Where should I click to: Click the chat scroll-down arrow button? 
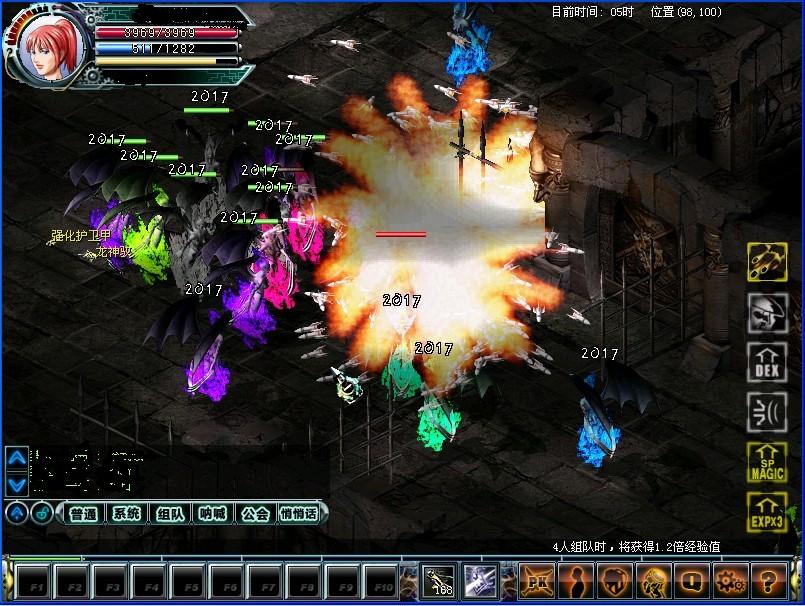coord(16,485)
